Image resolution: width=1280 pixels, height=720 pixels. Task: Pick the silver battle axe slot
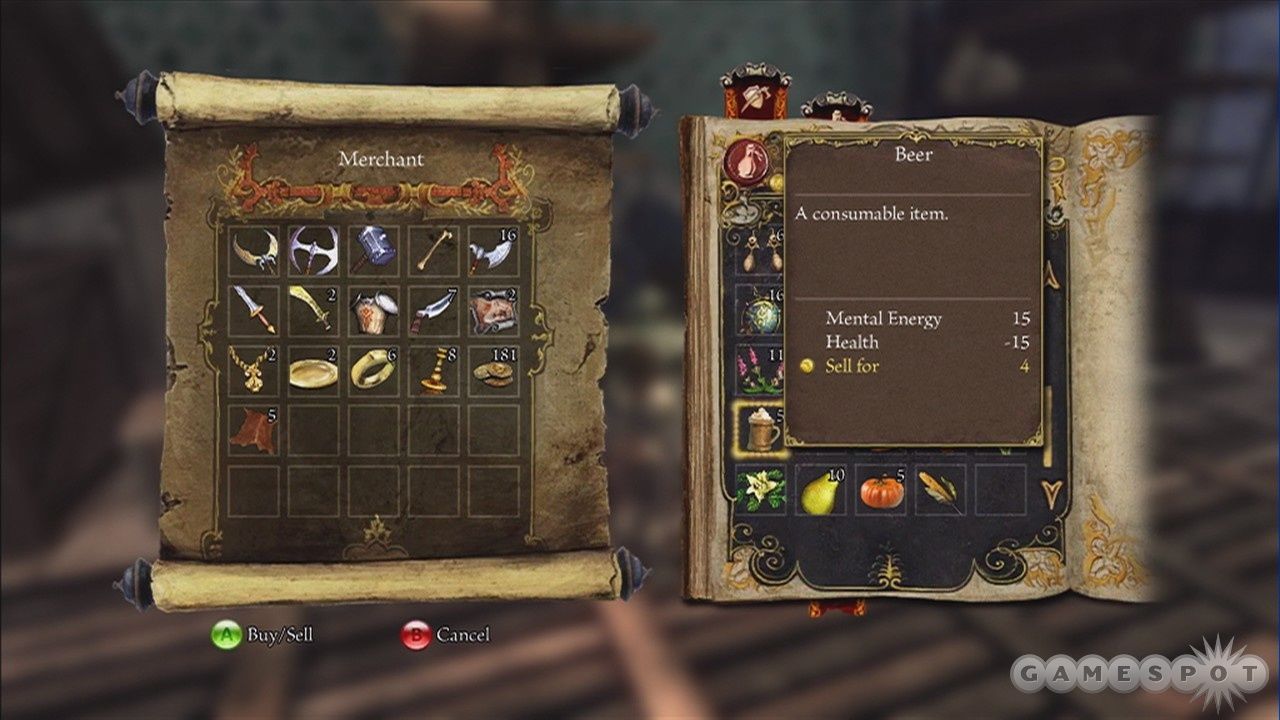coord(313,250)
